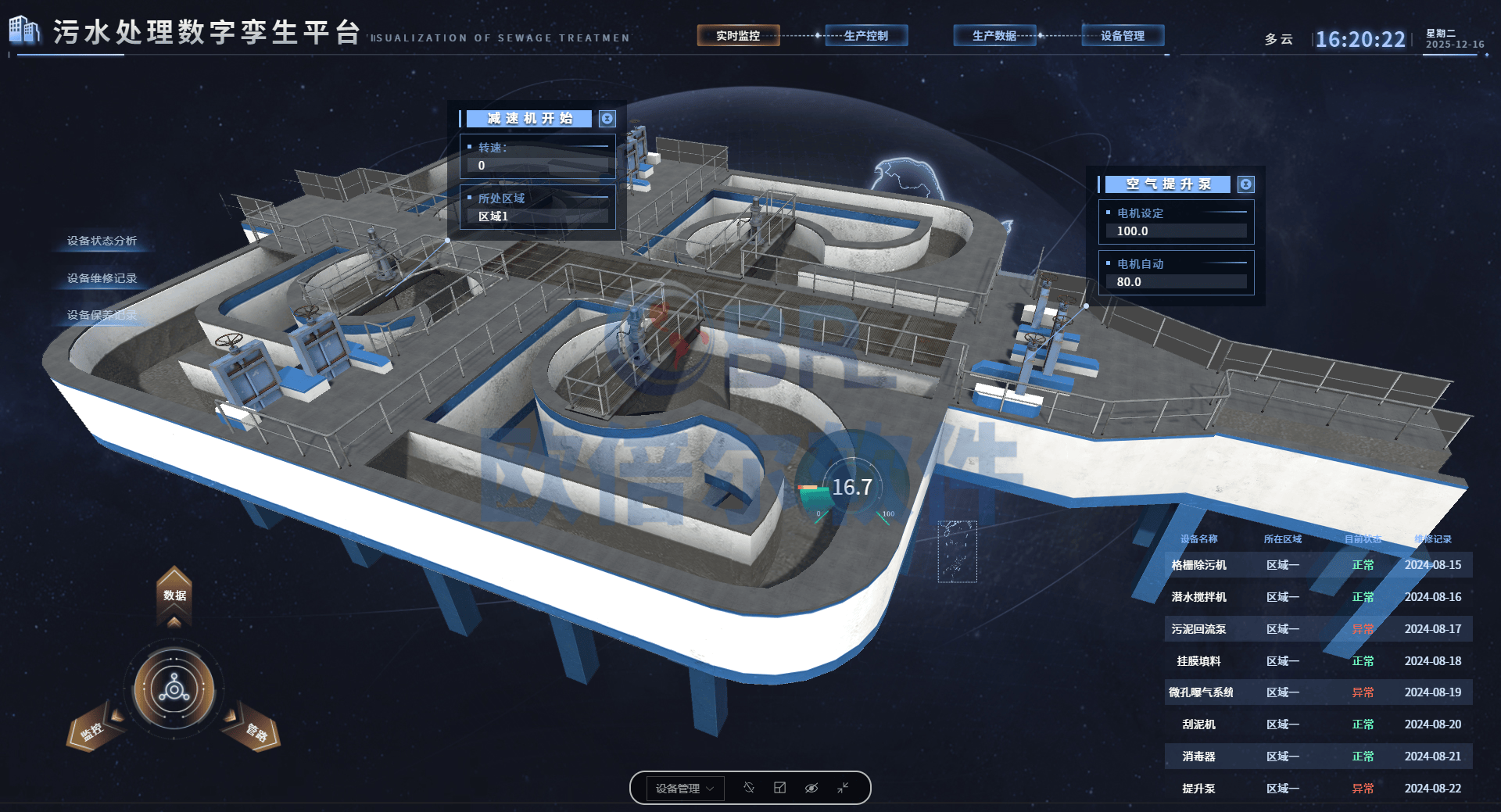The width and height of the screenshot is (1501, 812).
Task: Open 设备状态分析 from the side menu
Action: click(102, 241)
